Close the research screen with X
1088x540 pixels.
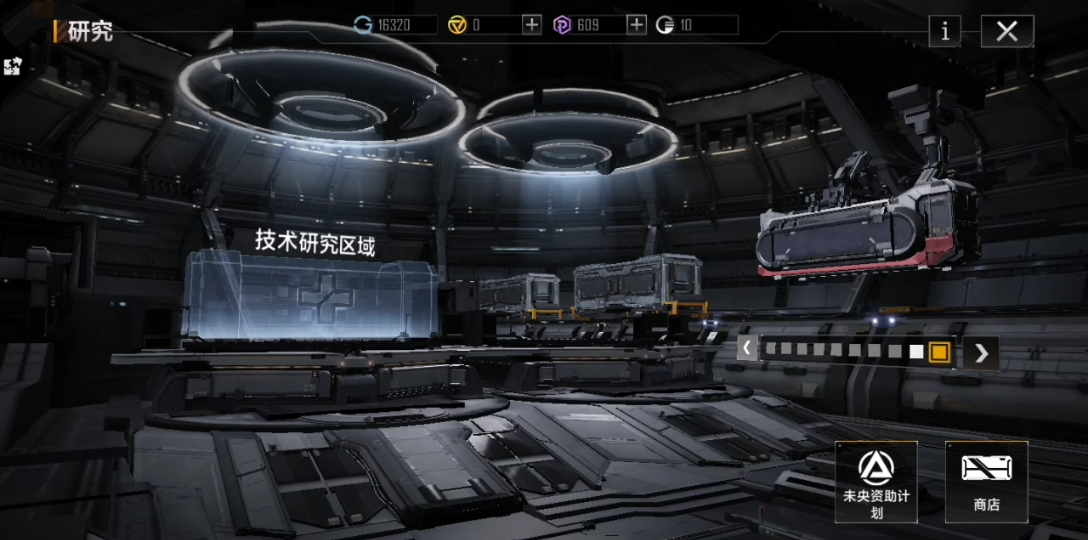1007,31
